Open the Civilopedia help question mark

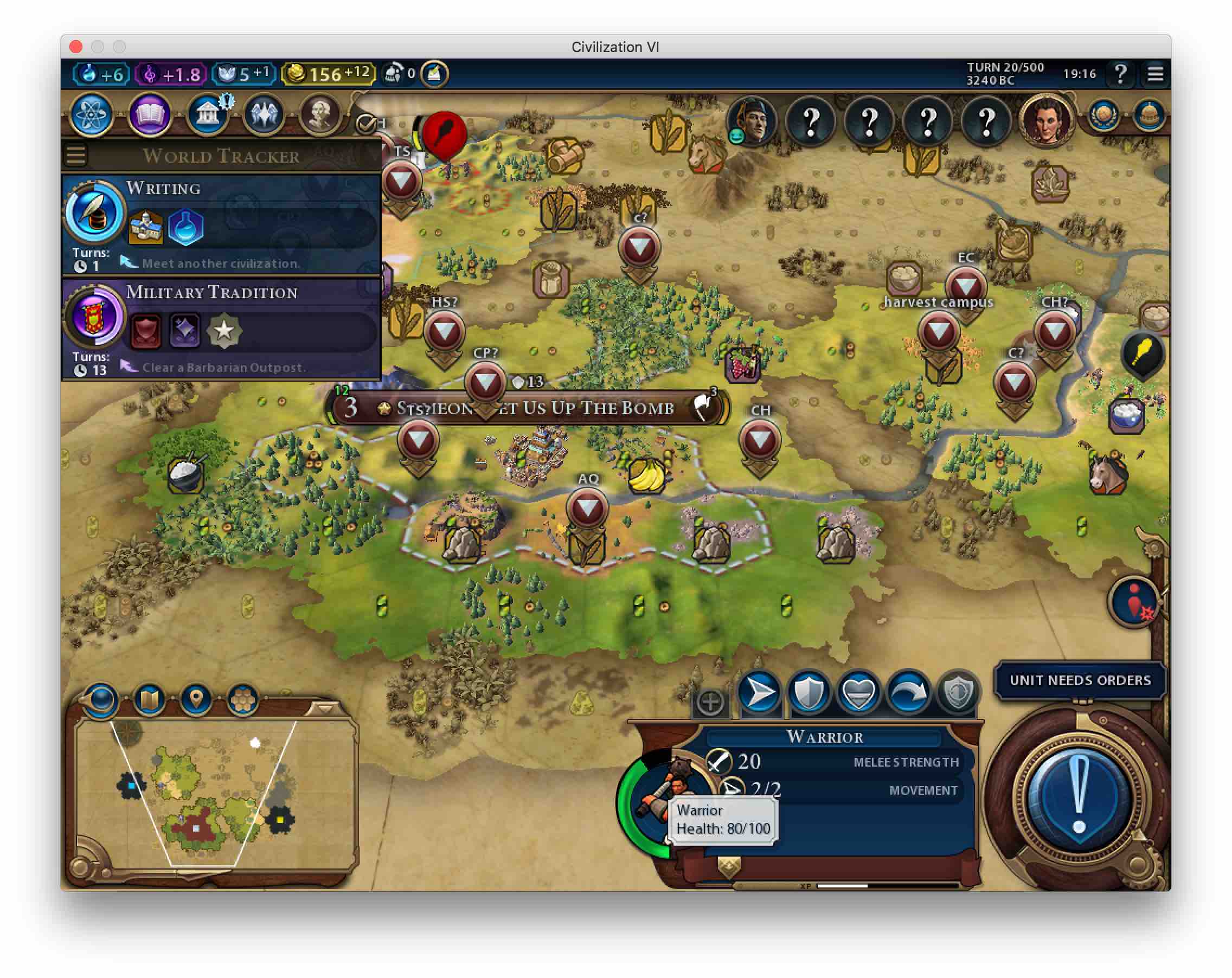tap(1120, 74)
